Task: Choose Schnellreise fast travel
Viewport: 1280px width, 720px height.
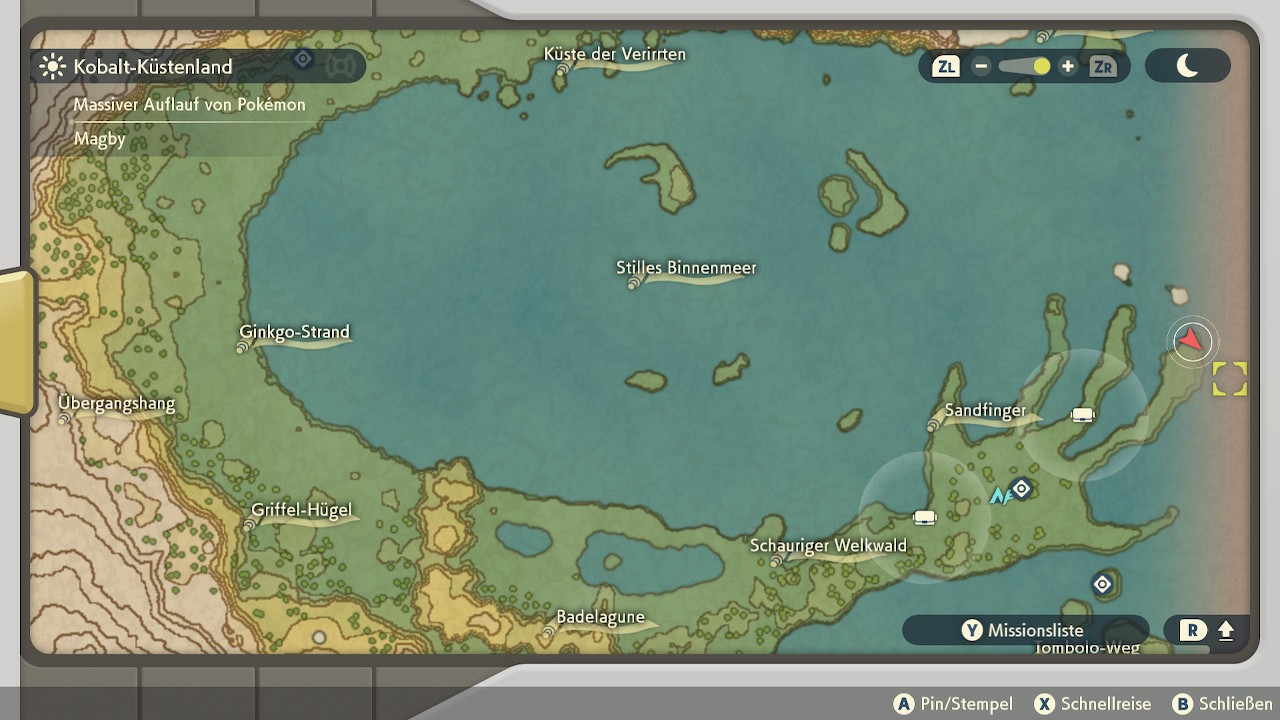Action: click(1093, 704)
